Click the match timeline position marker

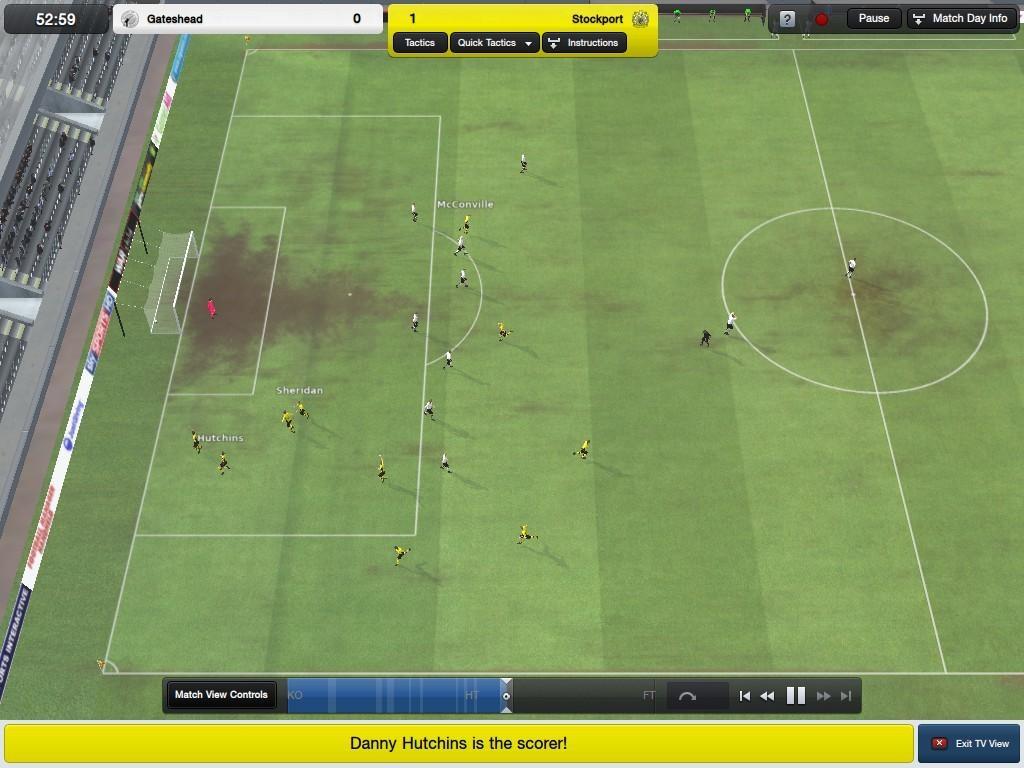[506, 696]
